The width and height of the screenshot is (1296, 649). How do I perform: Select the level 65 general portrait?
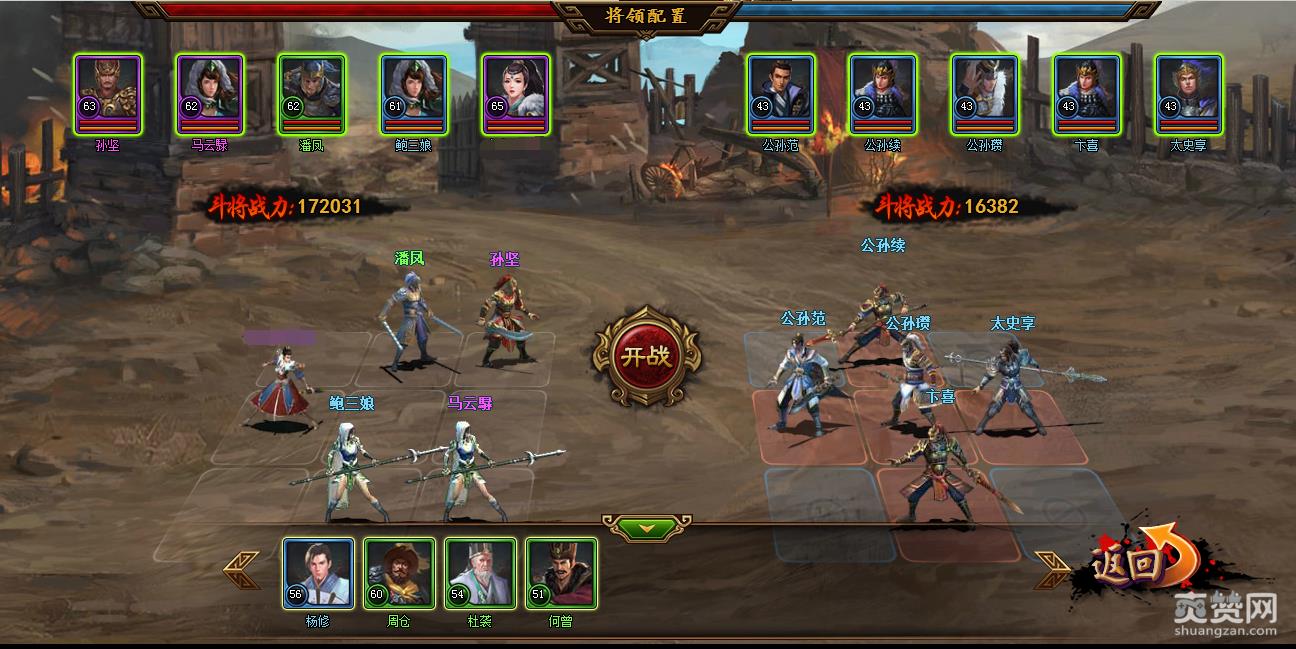pos(515,93)
